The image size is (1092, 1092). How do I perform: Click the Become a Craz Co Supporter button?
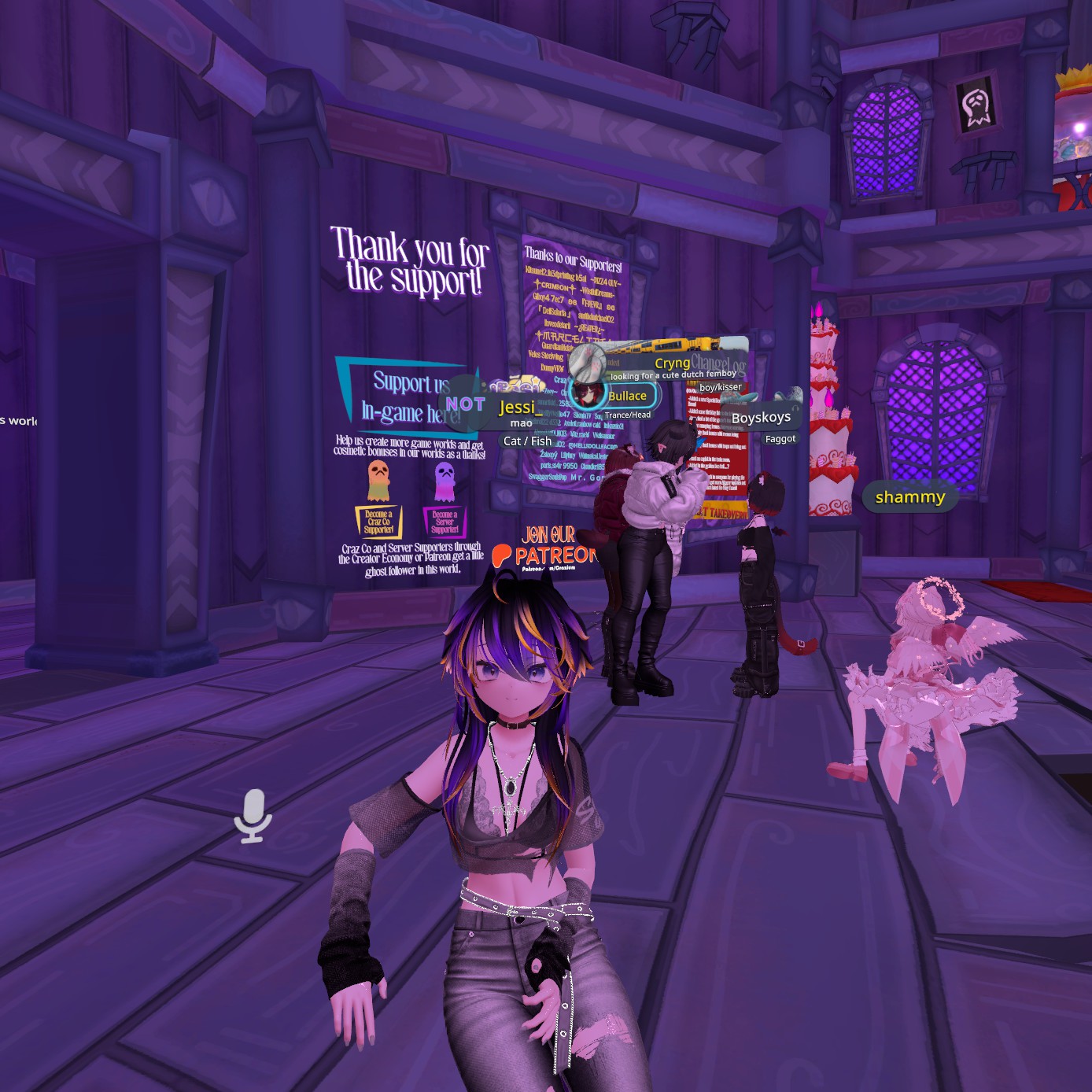[x=378, y=522]
